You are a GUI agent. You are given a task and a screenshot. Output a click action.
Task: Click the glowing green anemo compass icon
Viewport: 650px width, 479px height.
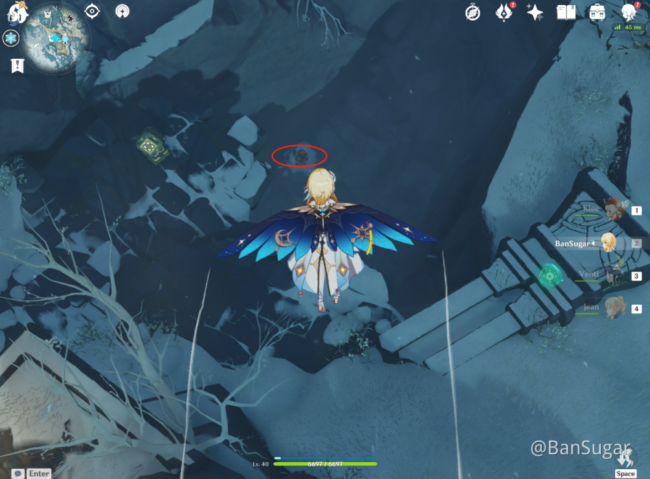[549, 274]
